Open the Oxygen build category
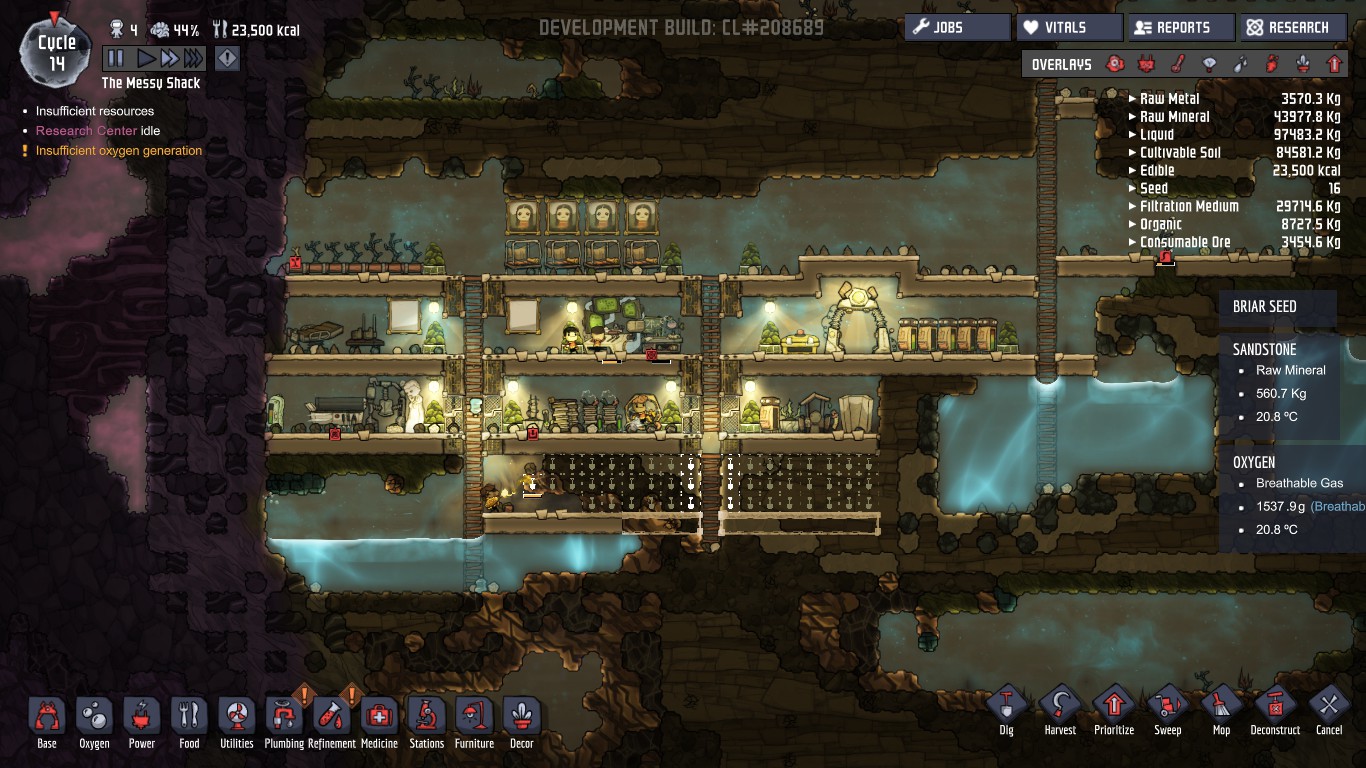Viewport: 1366px width, 768px height. click(94, 718)
